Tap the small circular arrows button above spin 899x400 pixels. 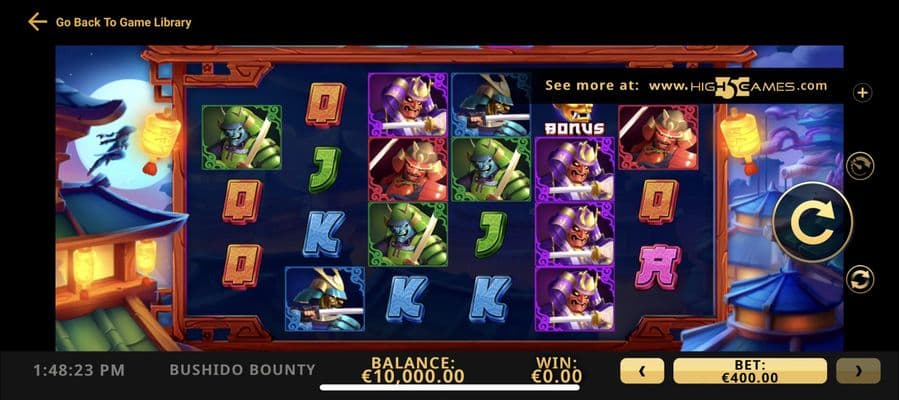[860, 165]
